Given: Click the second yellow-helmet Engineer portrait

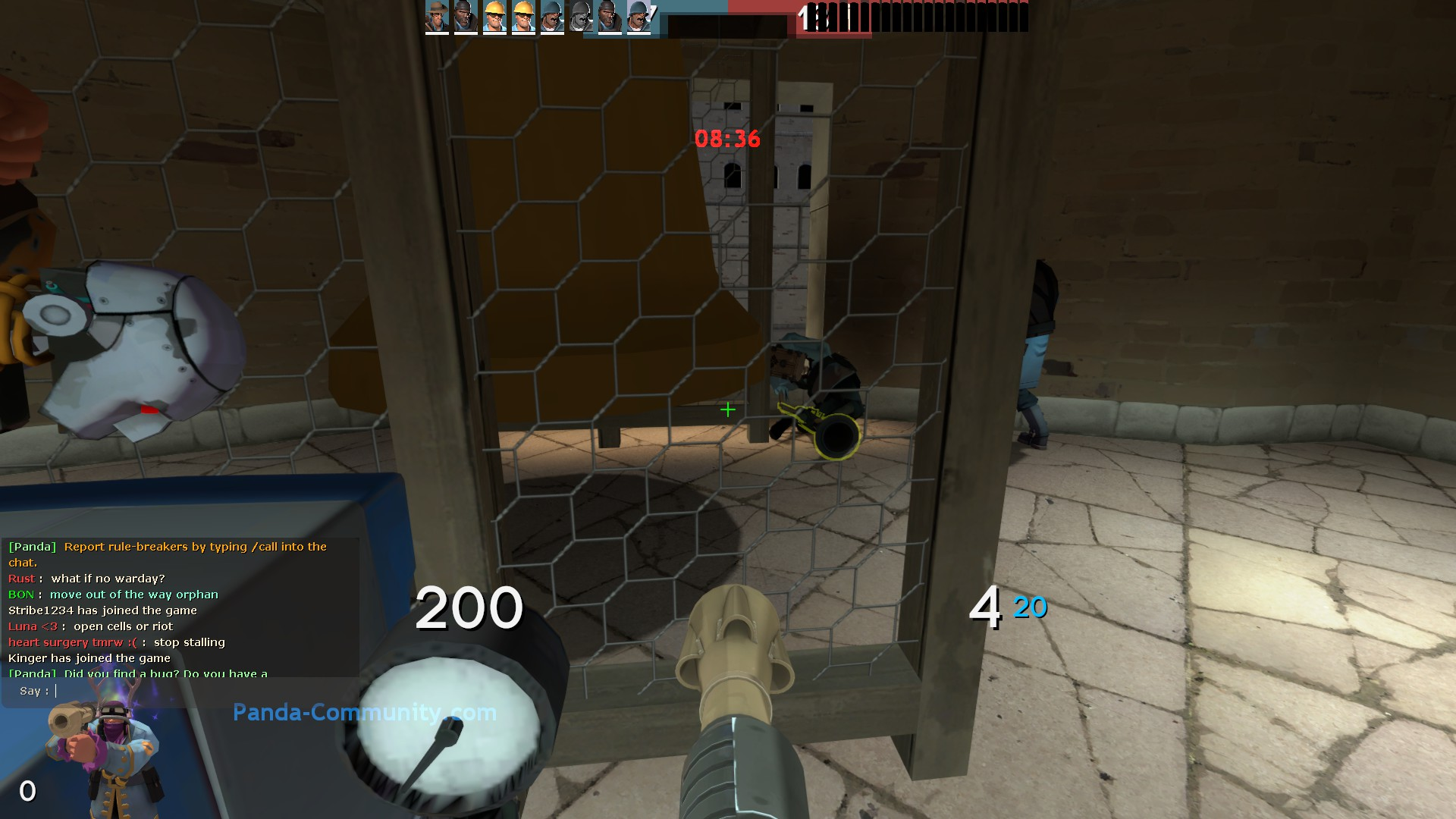Looking at the screenshot, I should coord(522,17).
